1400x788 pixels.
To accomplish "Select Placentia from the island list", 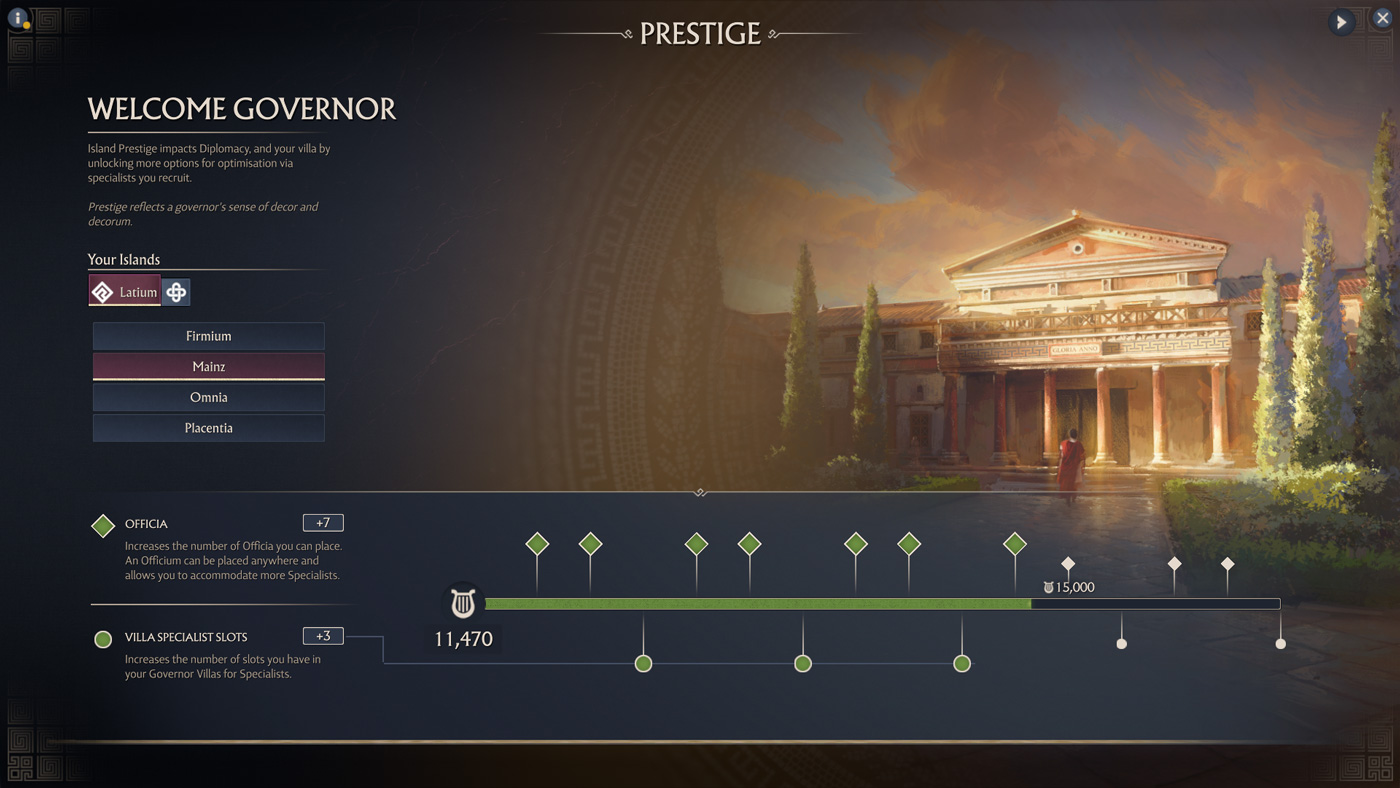I will [208, 428].
